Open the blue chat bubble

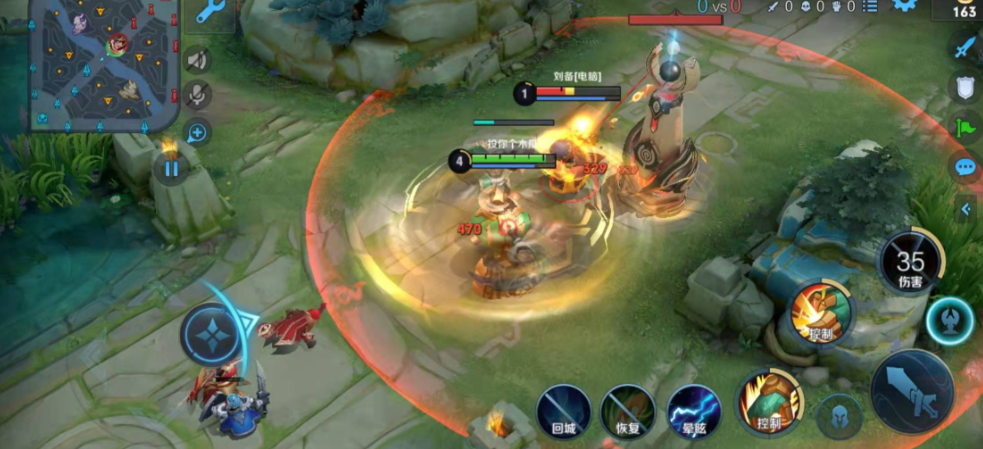[965, 167]
